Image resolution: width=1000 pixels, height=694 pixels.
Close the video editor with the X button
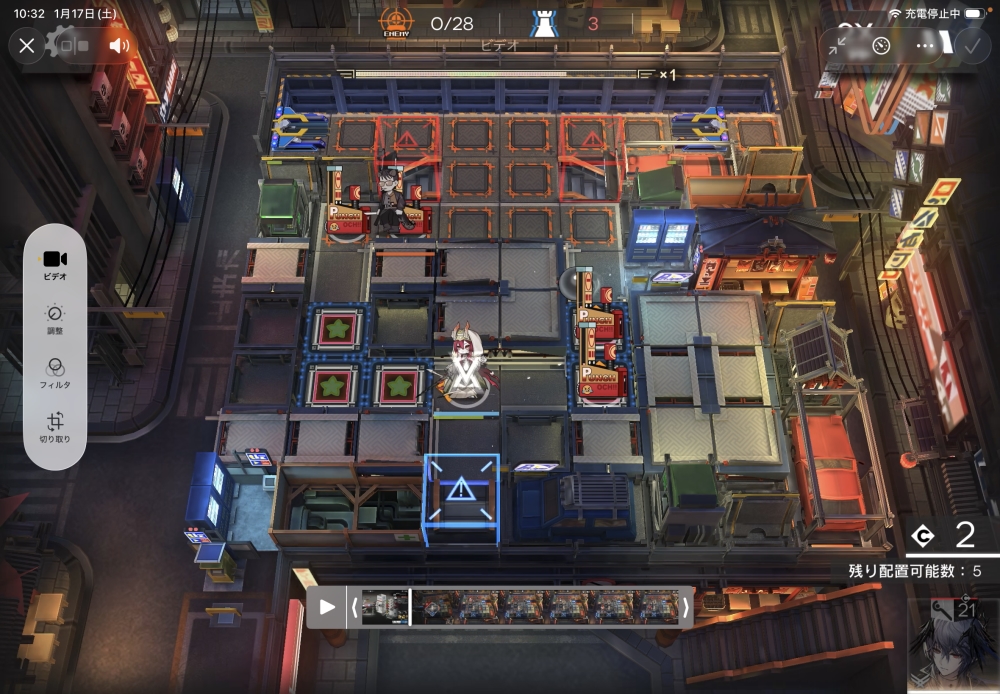[x=27, y=45]
